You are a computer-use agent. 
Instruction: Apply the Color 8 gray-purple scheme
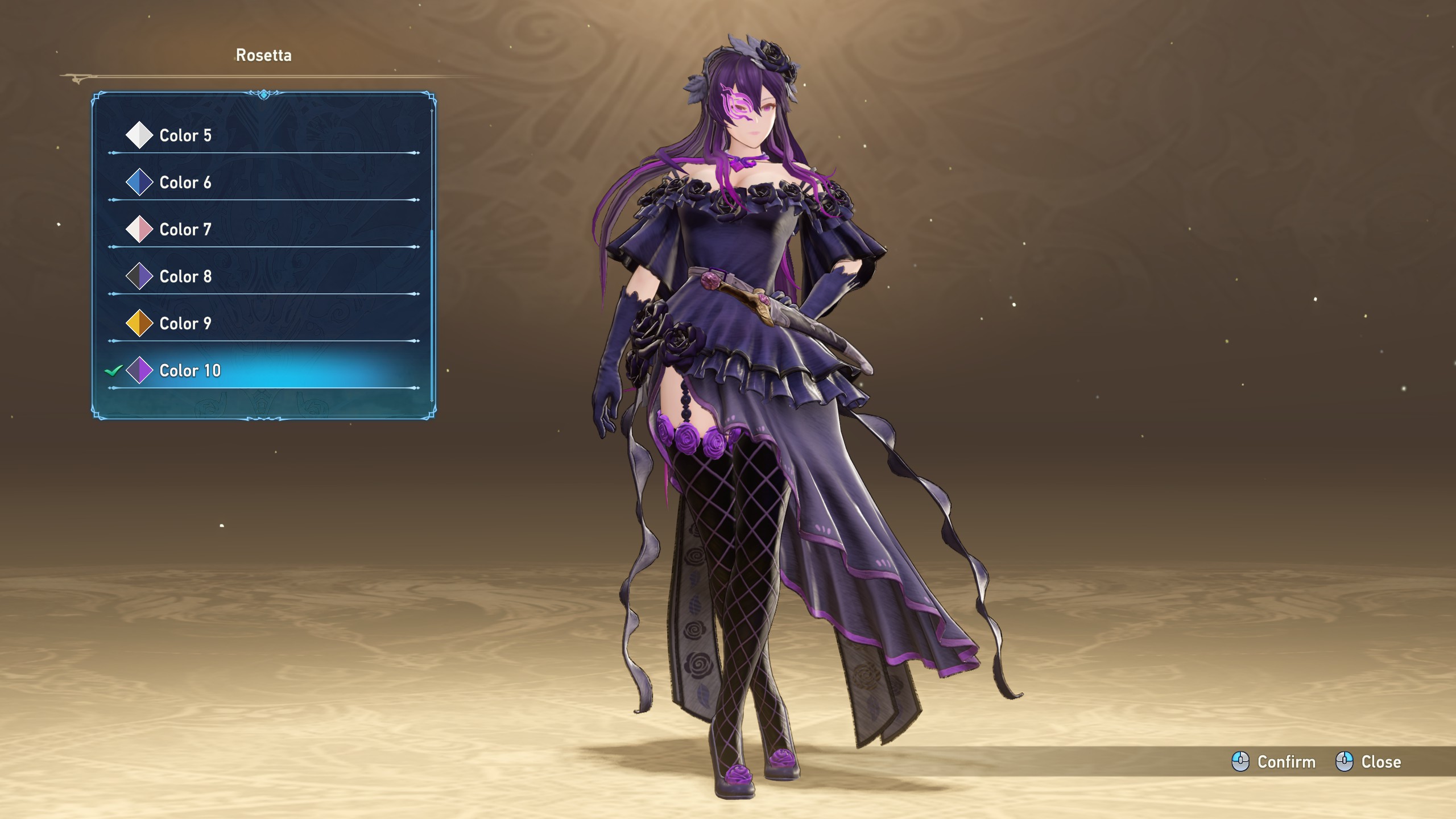pyautogui.click(x=185, y=277)
